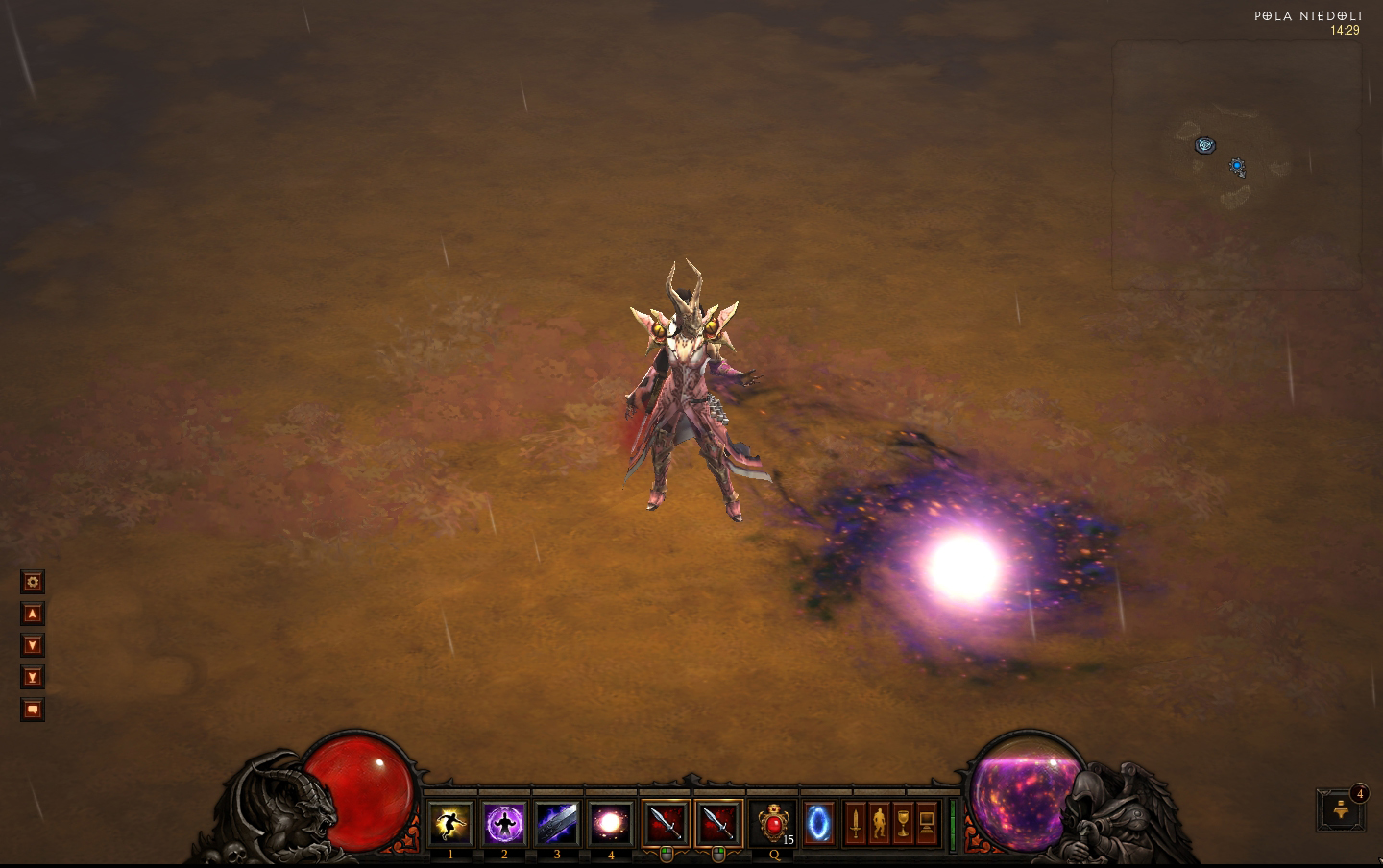This screenshot has width=1383, height=868.
Task: Open the chat speech bubble button
Action: [x=33, y=710]
